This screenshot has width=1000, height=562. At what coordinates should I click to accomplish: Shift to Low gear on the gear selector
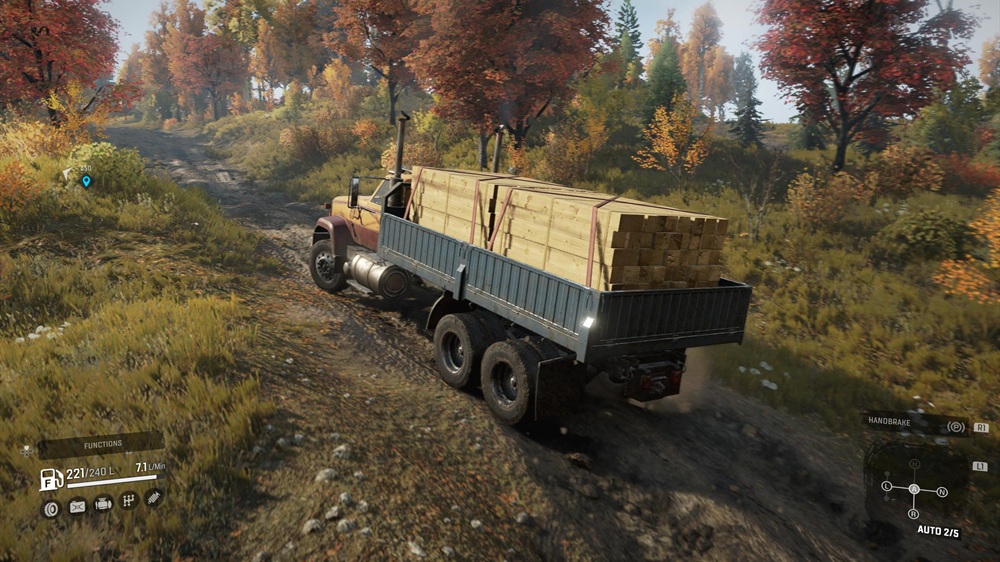pos(887,487)
